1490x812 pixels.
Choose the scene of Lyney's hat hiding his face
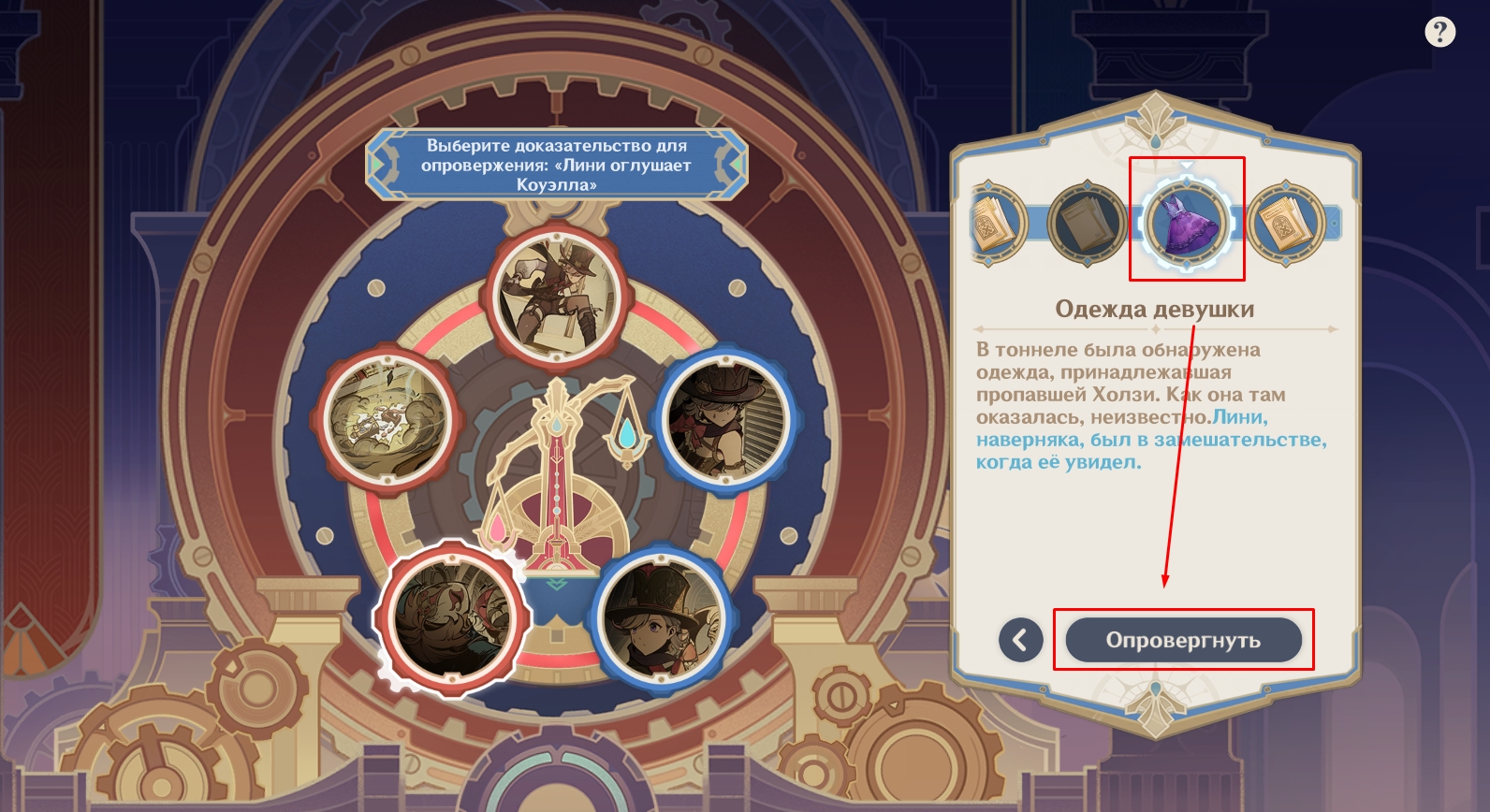(x=724, y=418)
